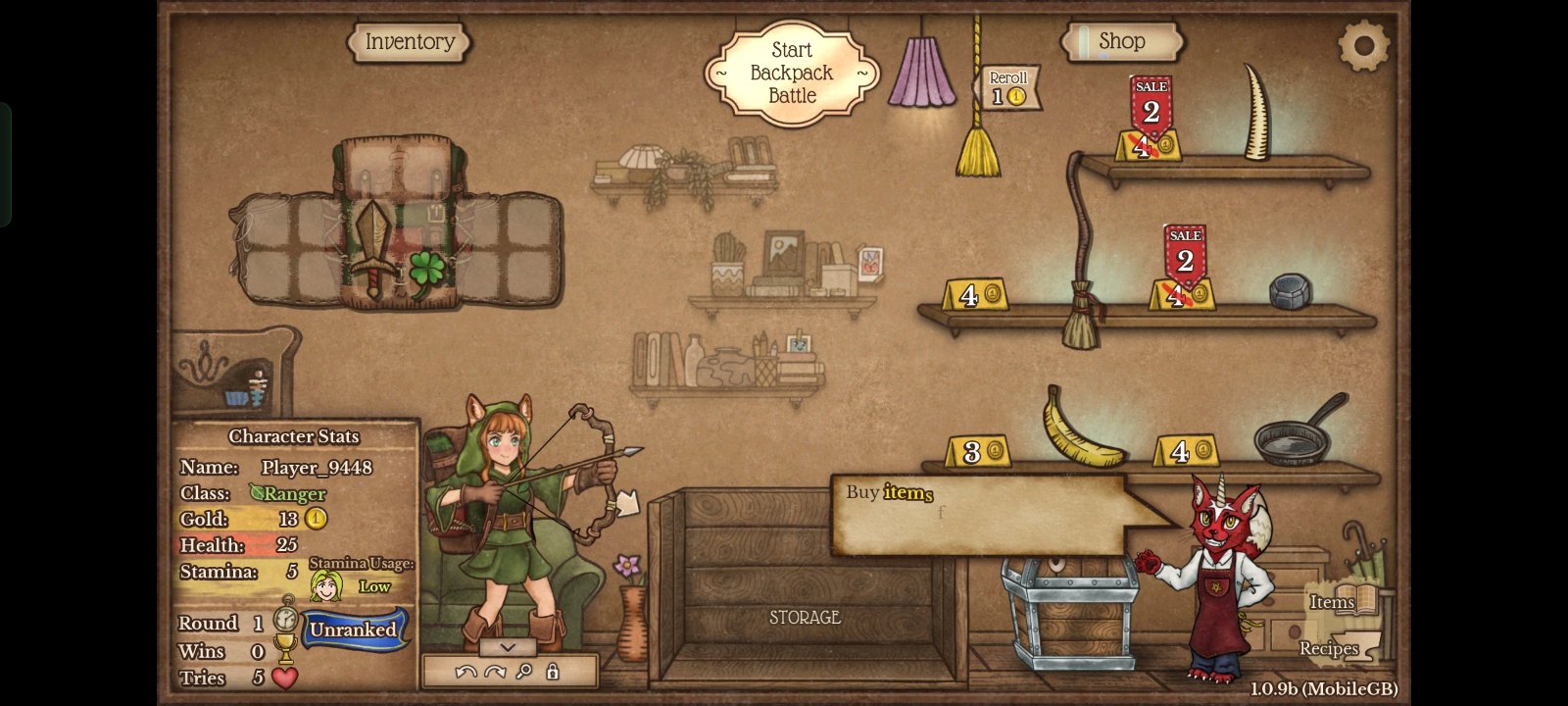
Task: Choose the banana priced at 3 gold
Action: pyautogui.click(x=1078, y=429)
